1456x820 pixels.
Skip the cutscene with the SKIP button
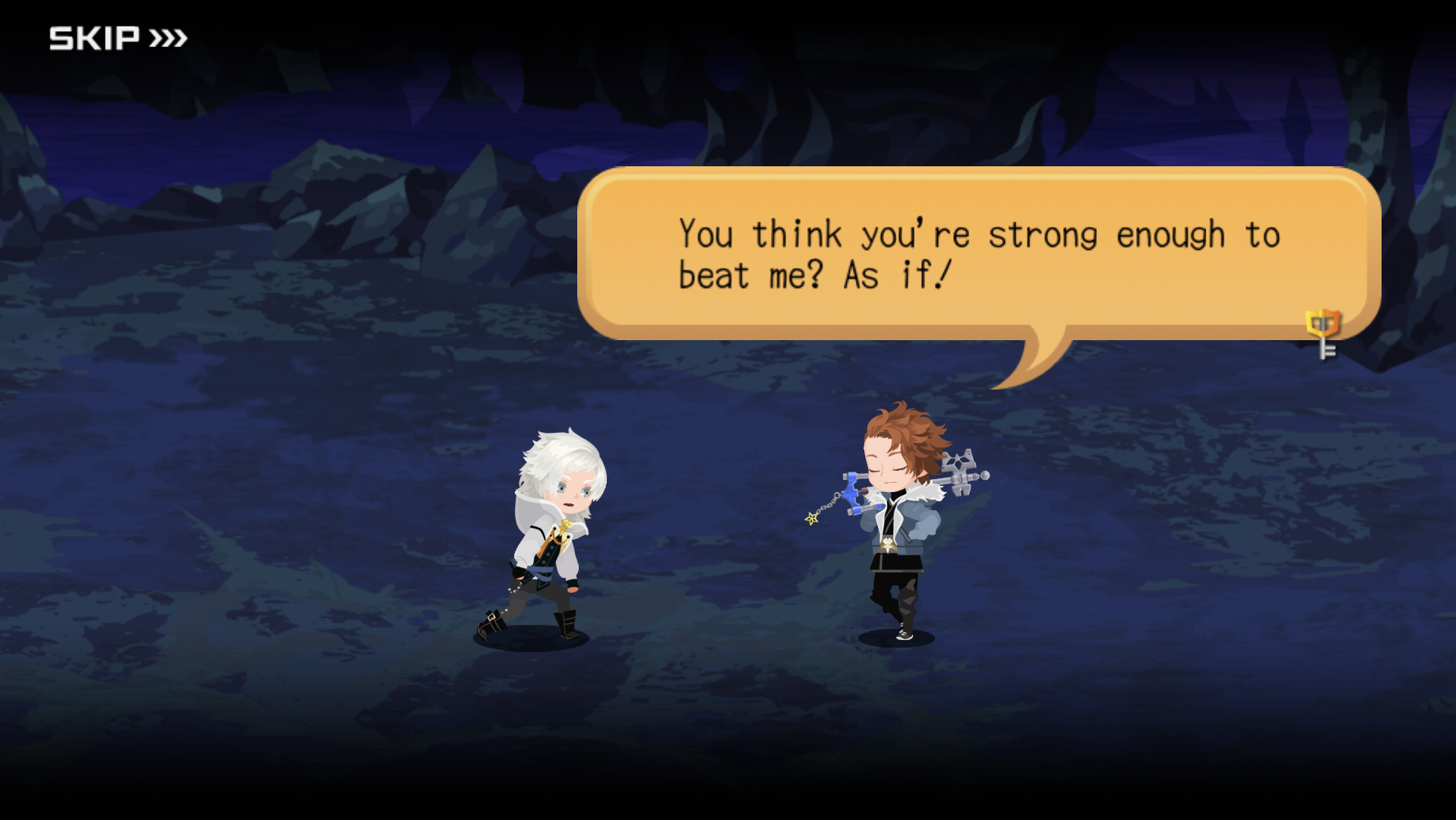point(118,38)
